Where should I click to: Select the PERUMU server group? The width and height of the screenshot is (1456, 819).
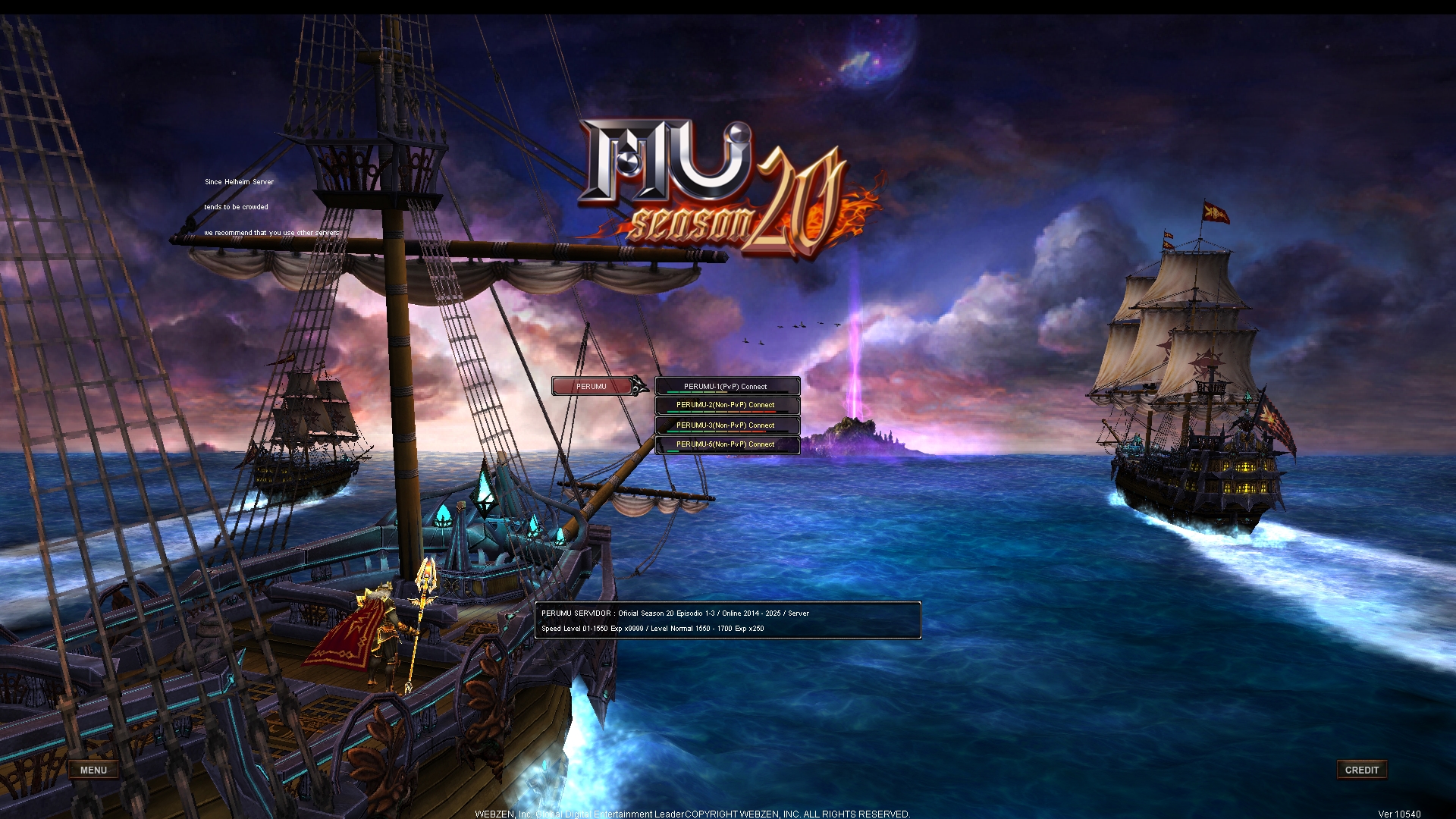click(x=592, y=387)
